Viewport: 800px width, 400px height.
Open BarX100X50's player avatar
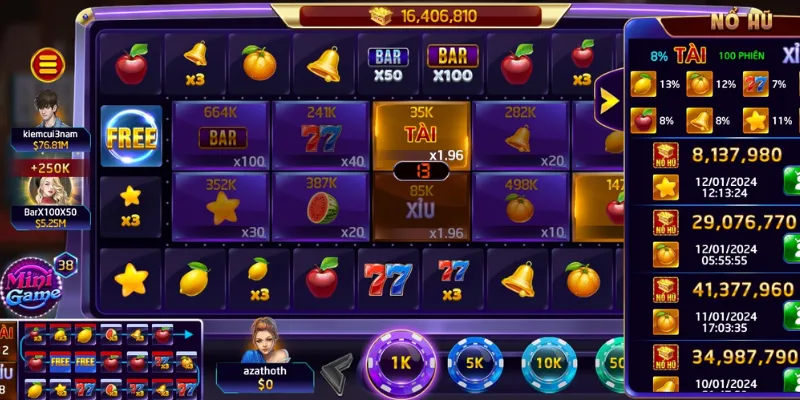46,188
